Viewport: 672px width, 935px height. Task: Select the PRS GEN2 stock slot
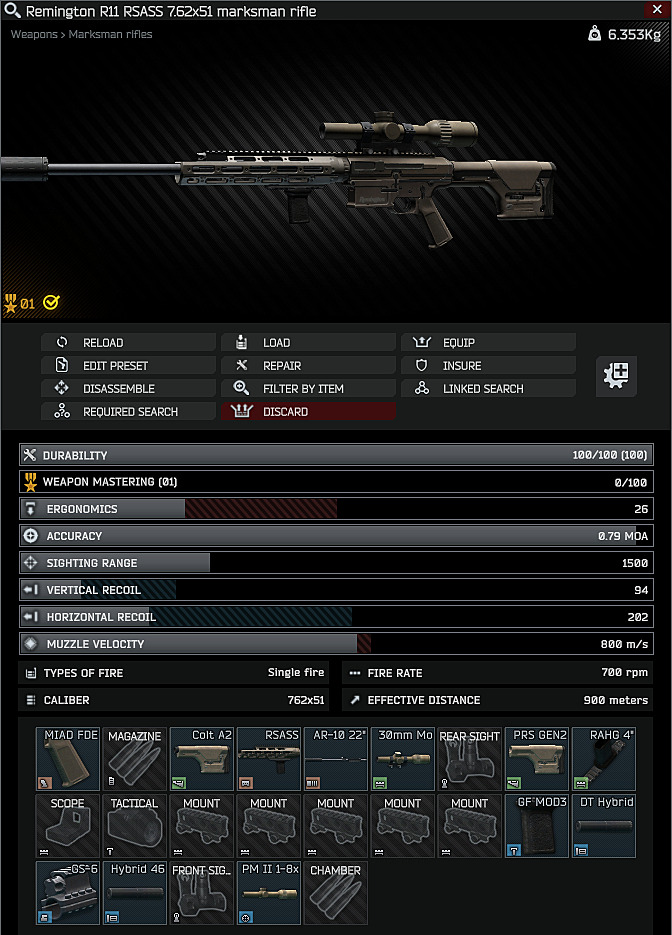537,759
